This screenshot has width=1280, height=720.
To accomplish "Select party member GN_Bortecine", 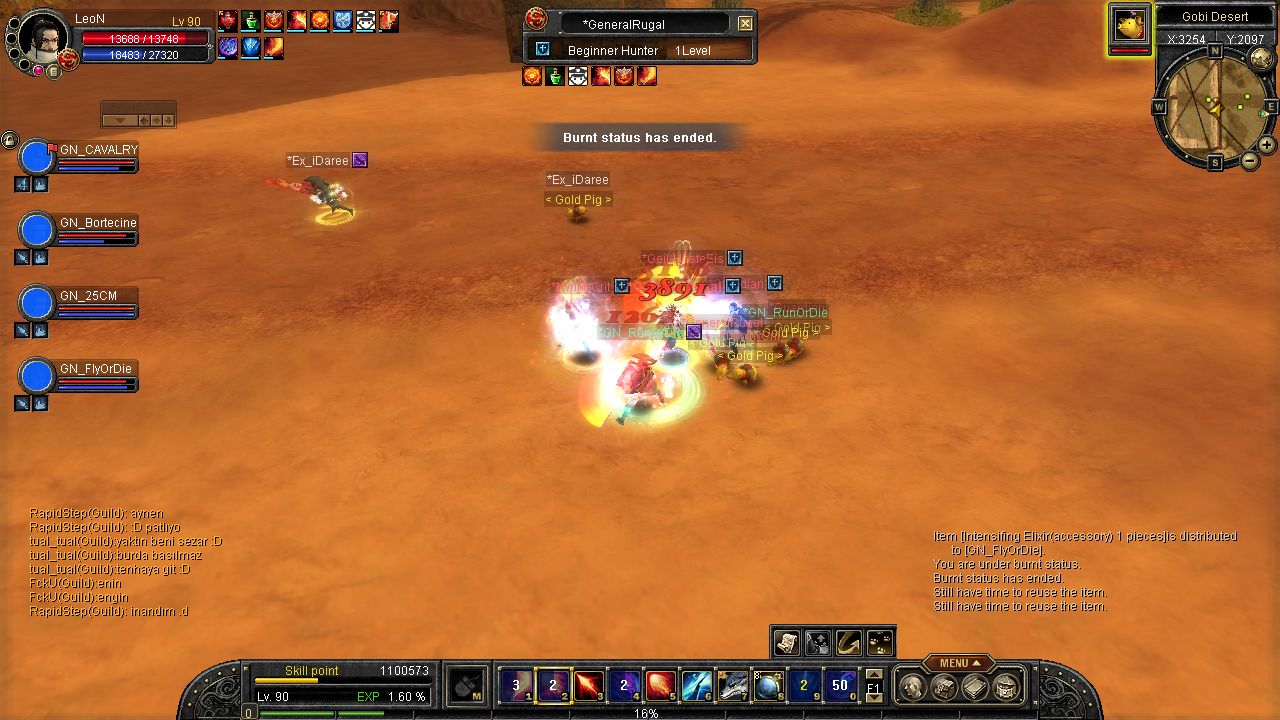I will coord(37,231).
